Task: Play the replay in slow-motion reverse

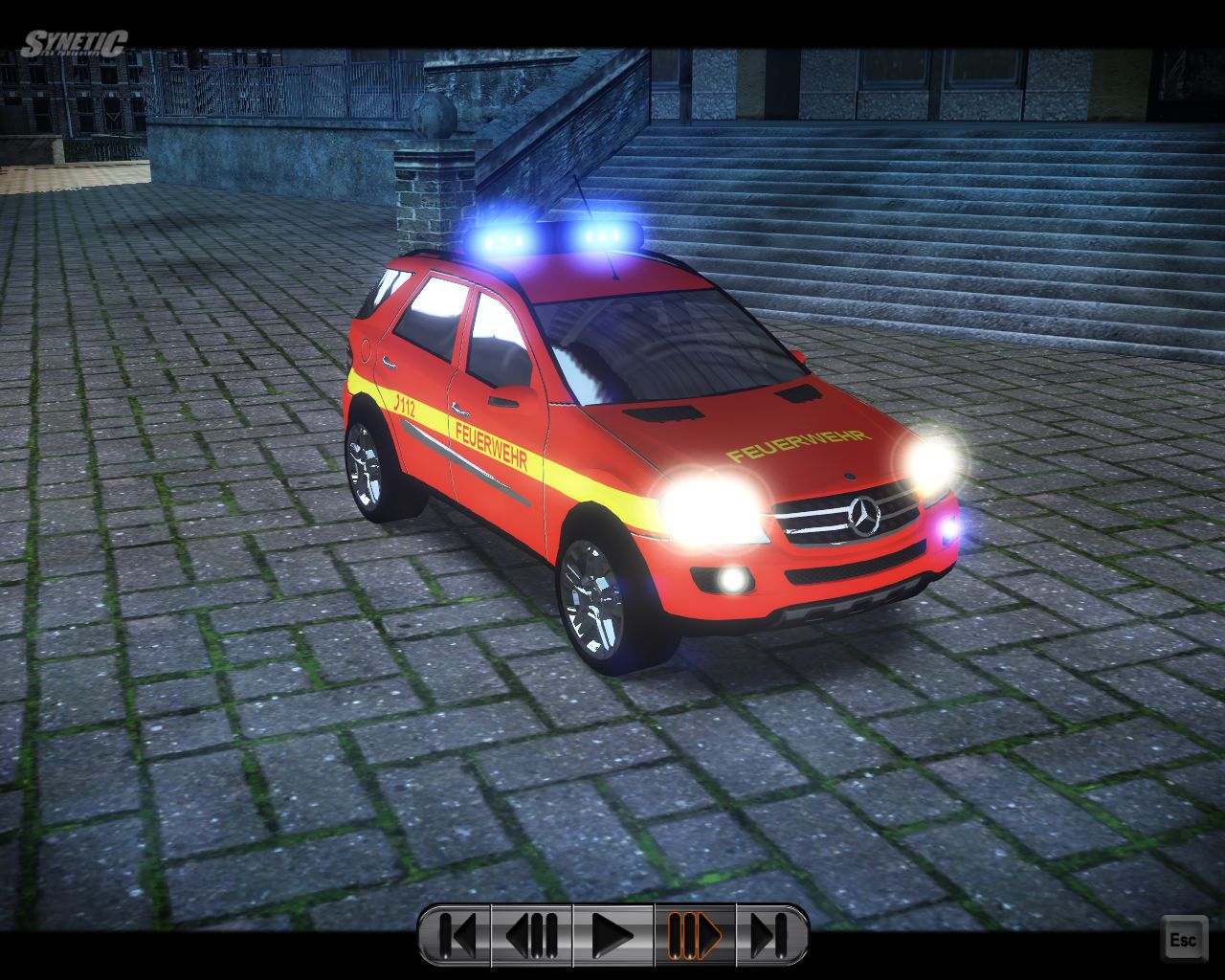Action: [x=532, y=935]
